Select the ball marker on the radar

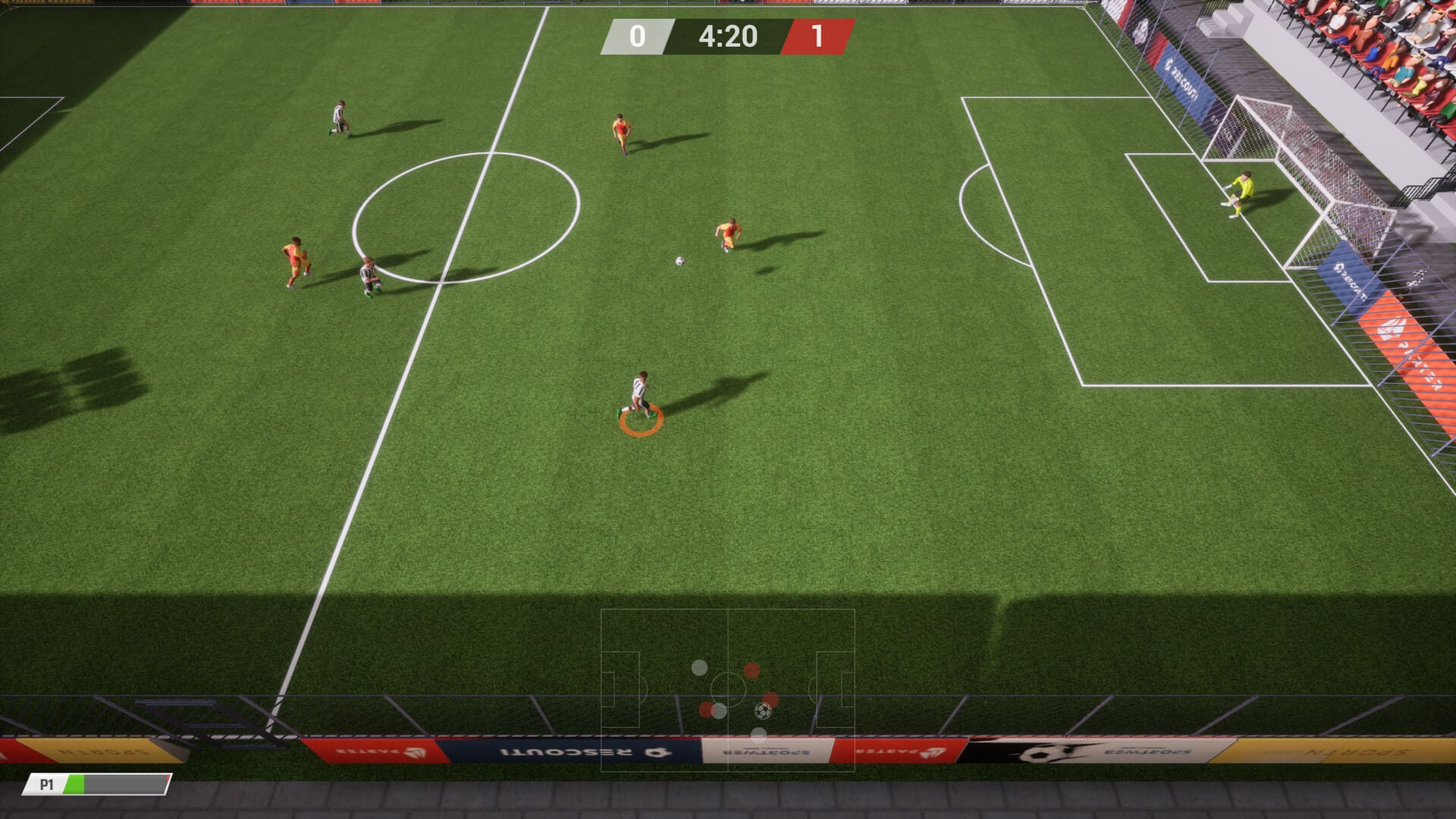click(x=763, y=711)
